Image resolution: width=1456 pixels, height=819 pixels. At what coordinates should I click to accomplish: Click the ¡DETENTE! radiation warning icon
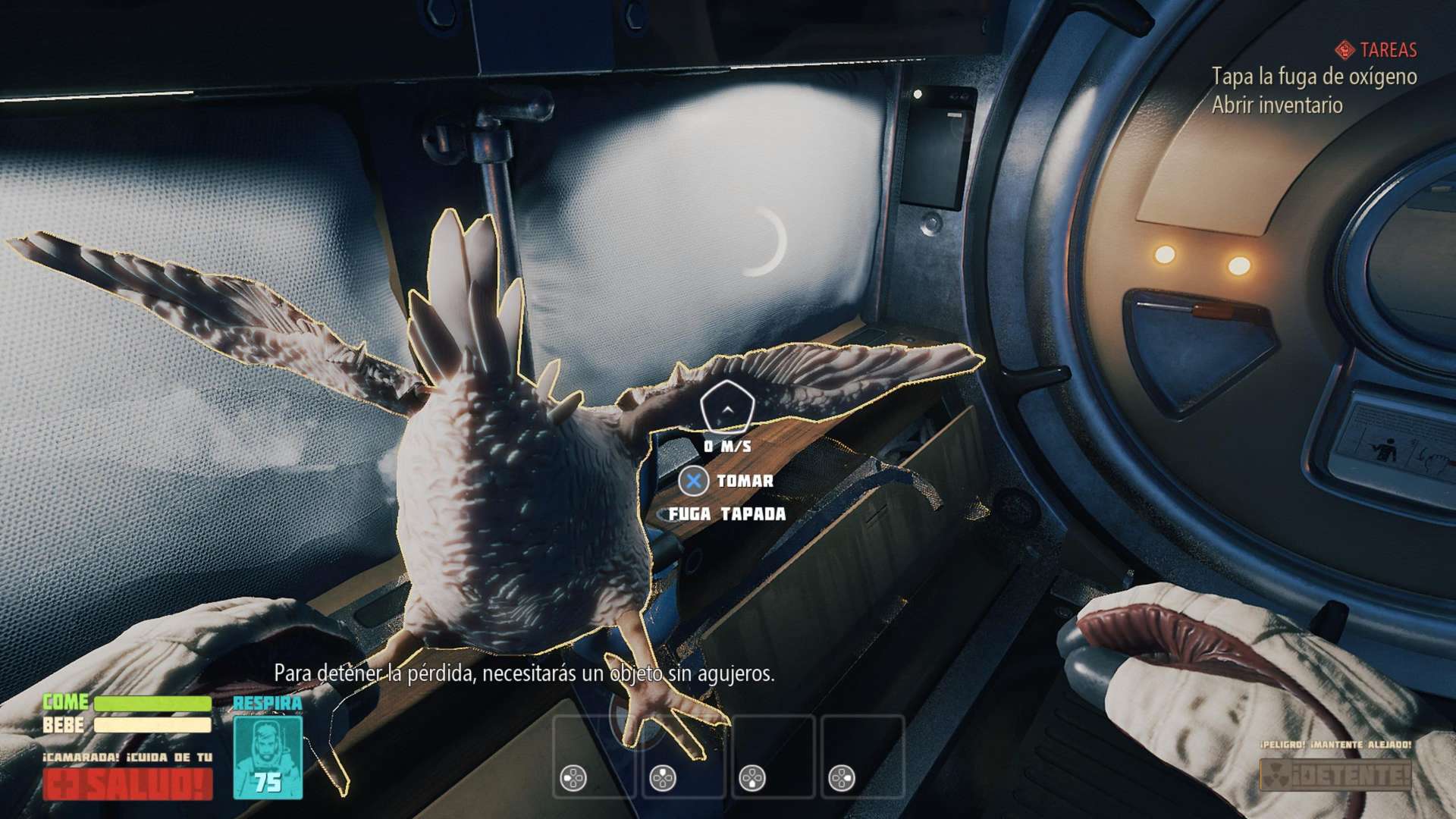[1335, 775]
